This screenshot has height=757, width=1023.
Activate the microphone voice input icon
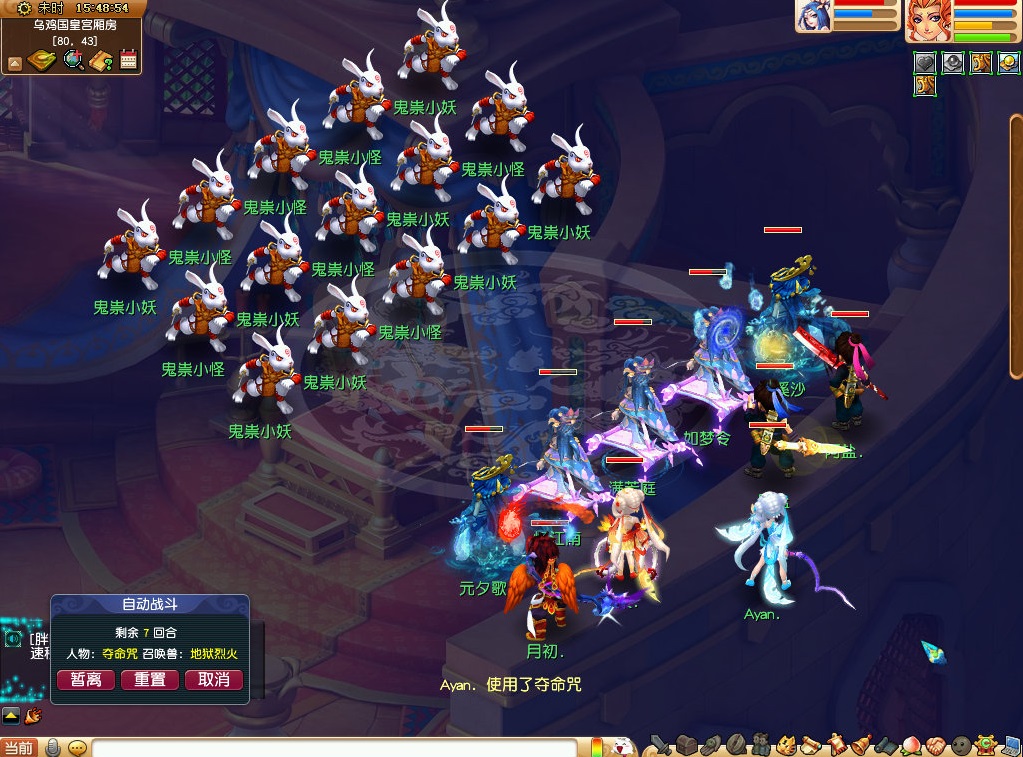click(x=53, y=747)
